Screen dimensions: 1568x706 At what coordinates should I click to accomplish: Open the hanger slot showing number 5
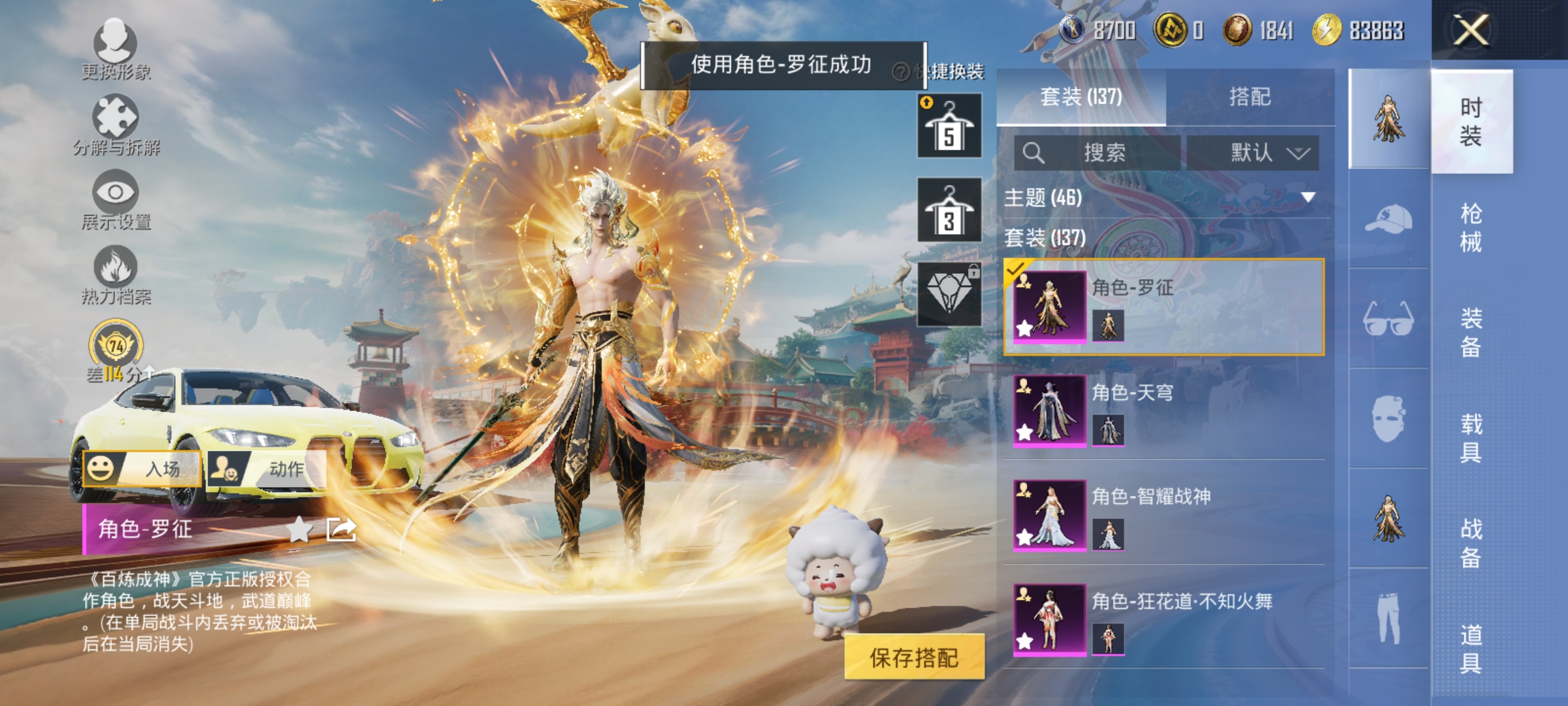pos(948,124)
